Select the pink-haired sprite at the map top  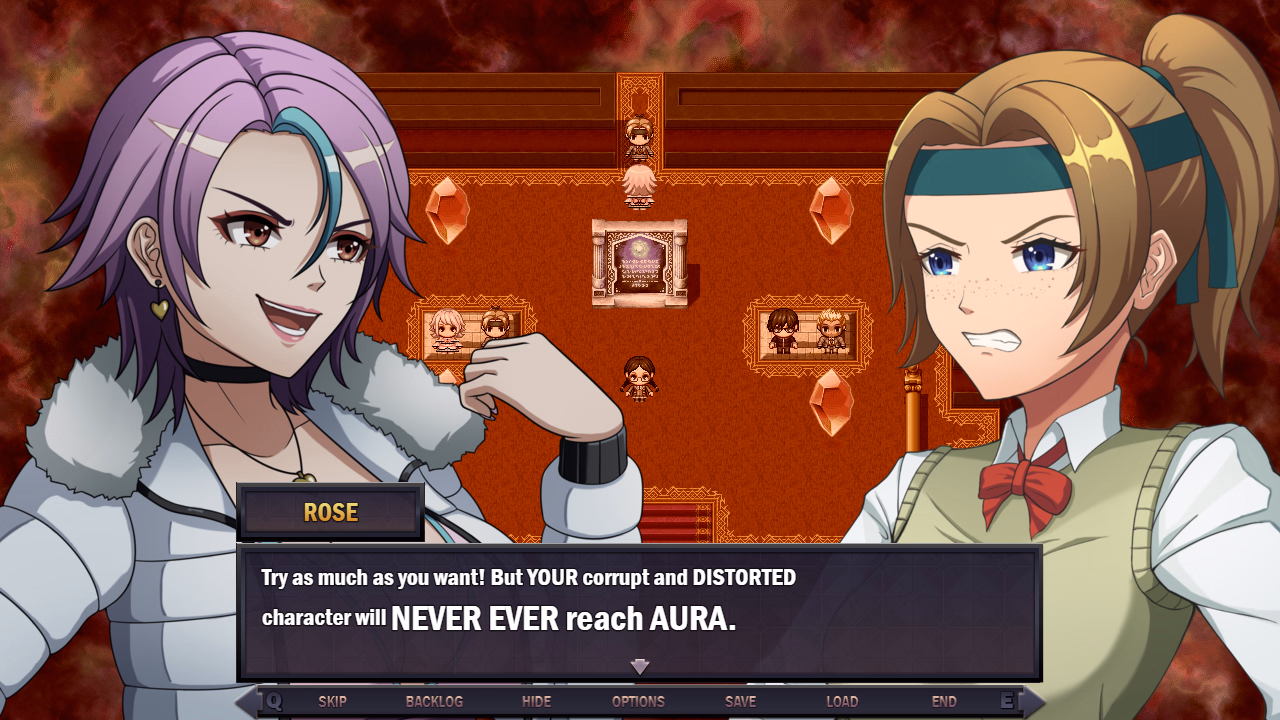pyautogui.click(x=637, y=185)
